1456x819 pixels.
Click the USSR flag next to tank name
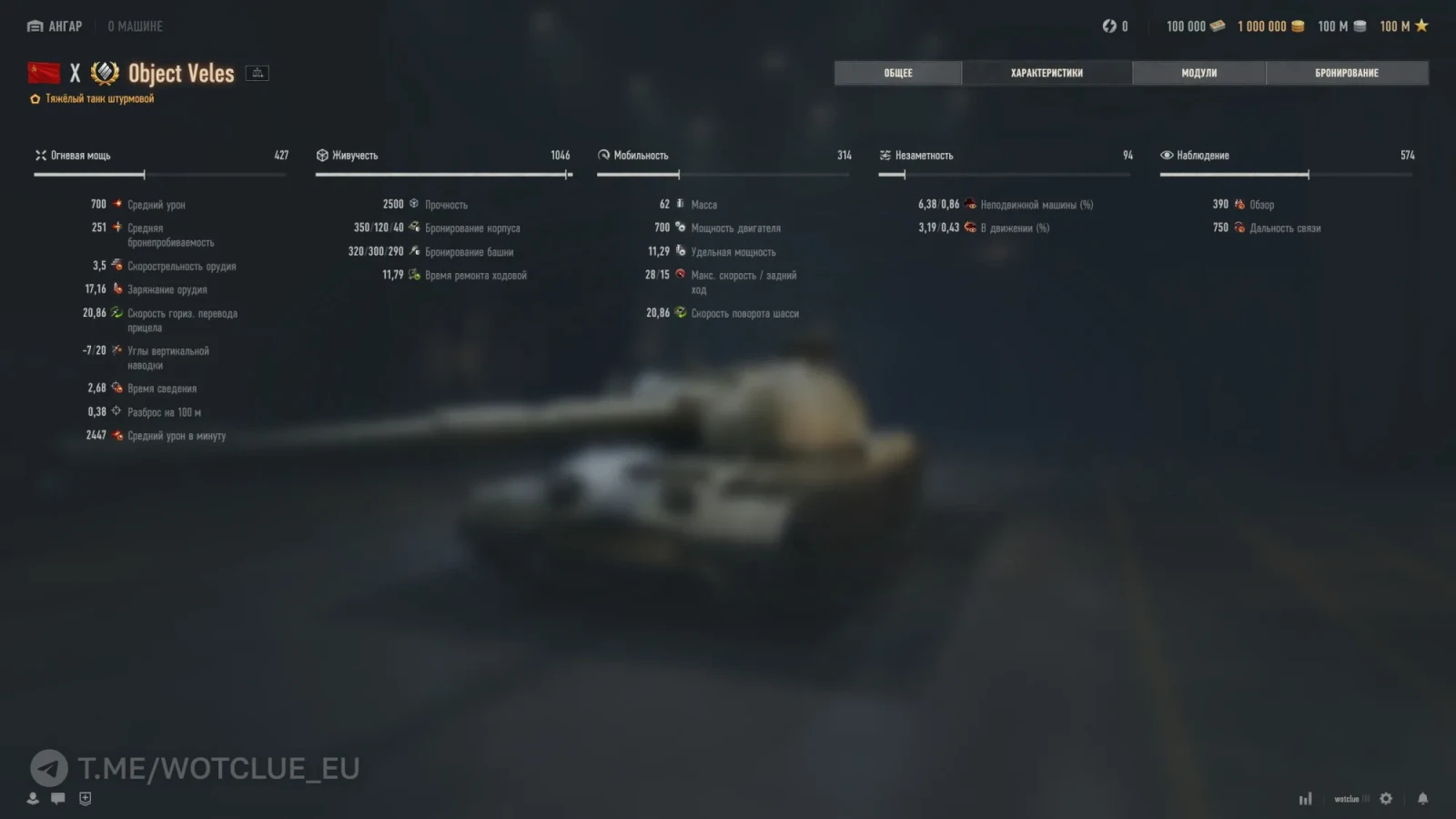tap(43, 72)
